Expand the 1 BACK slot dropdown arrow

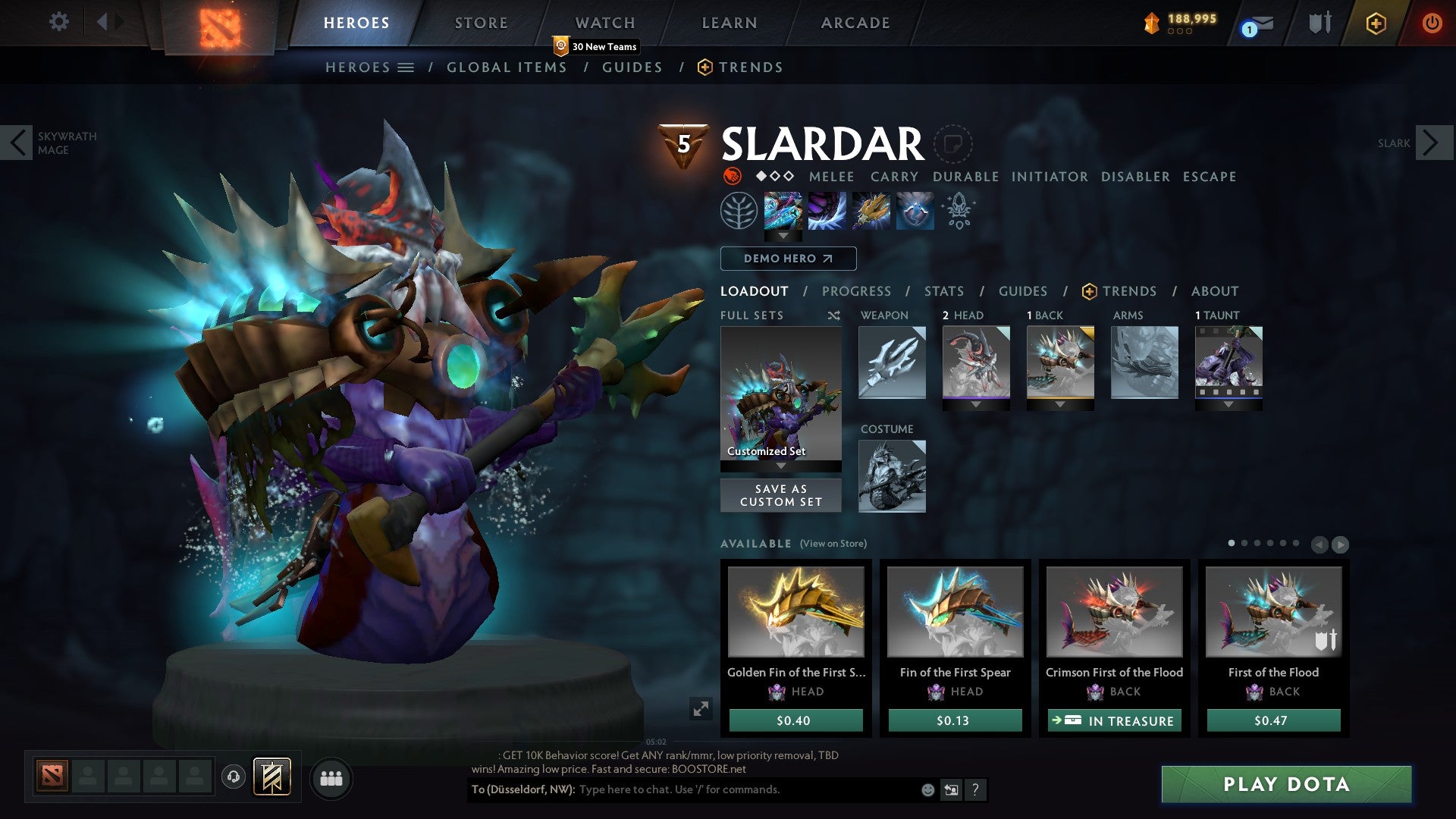click(x=1060, y=404)
